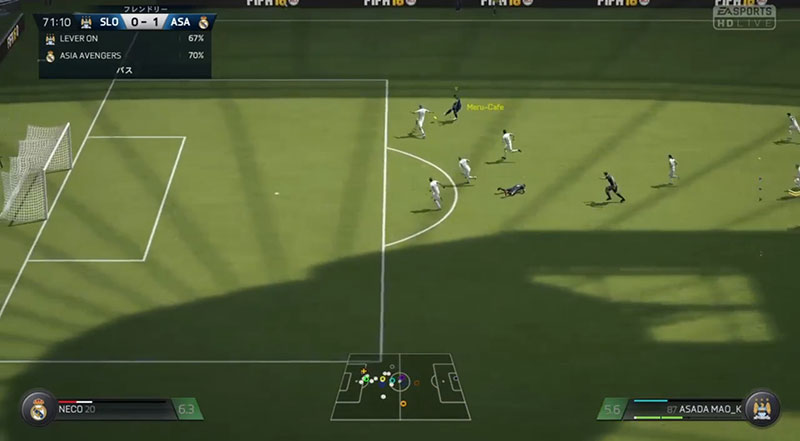Select the Manchester City crest beside ASADA MAO_K
The width and height of the screenshot is (800, 441).
tap(762, 408)
